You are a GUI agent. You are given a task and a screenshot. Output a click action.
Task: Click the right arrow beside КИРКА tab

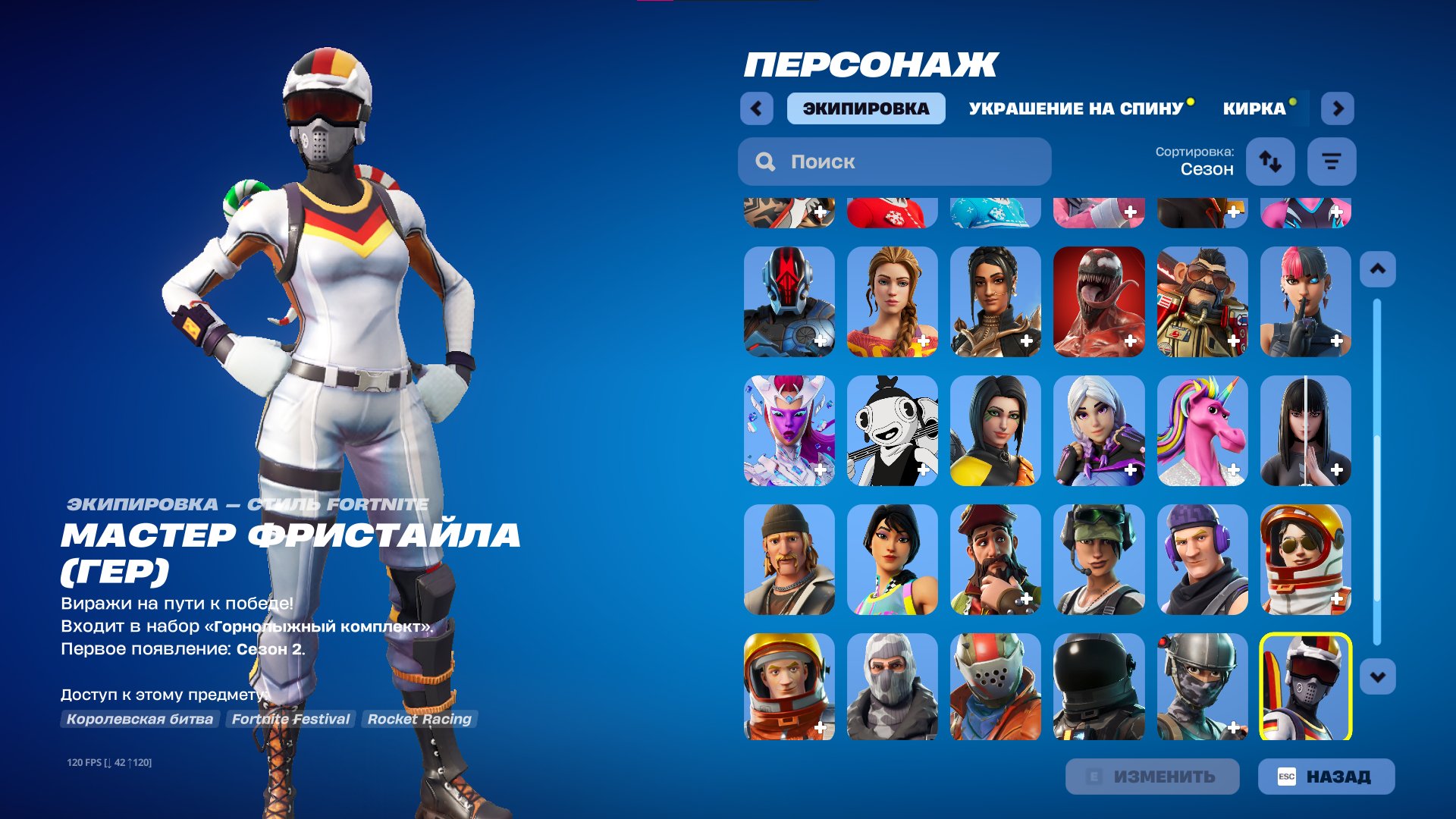[1338, 108]
